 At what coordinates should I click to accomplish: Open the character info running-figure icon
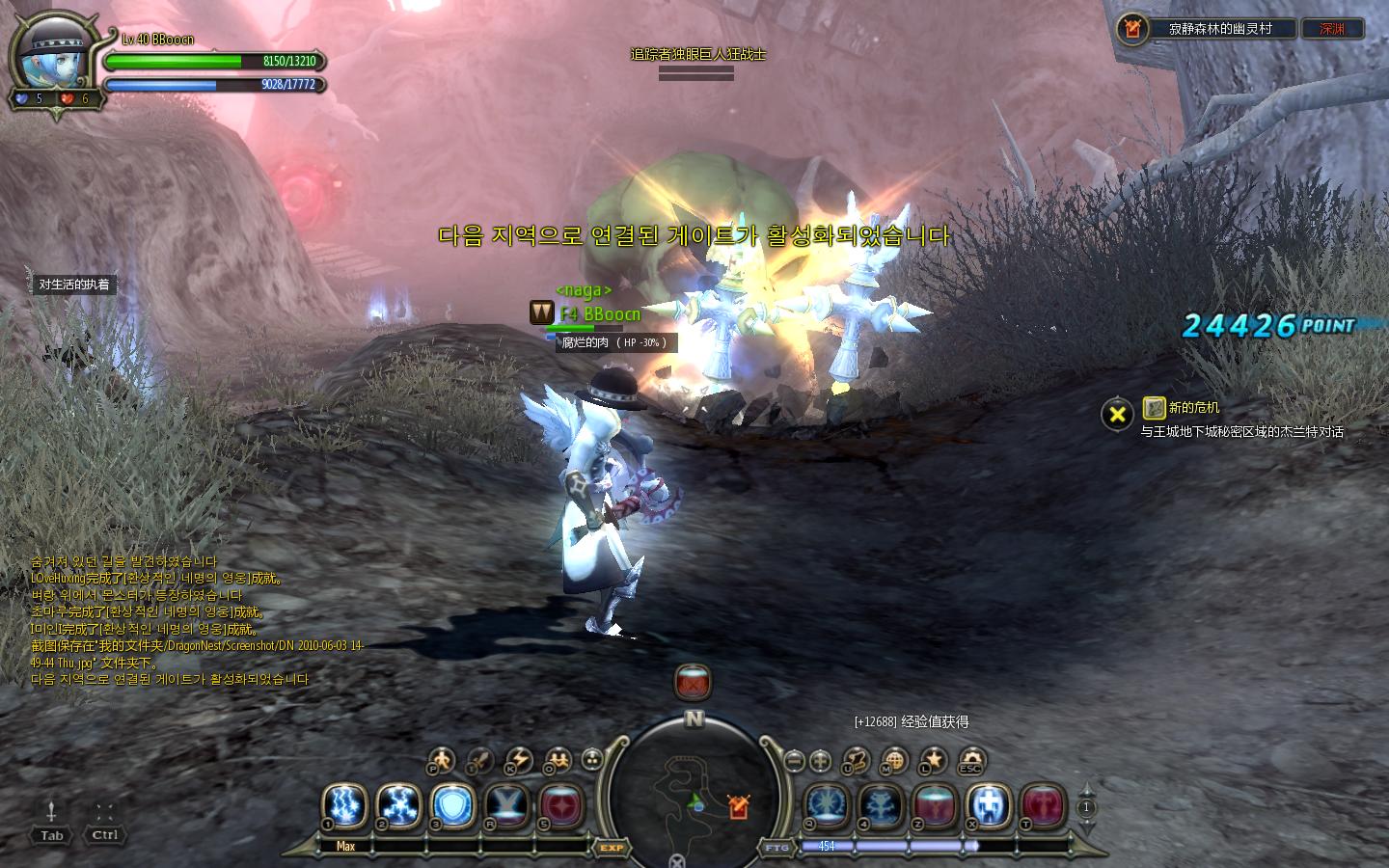tap(441, 761)
